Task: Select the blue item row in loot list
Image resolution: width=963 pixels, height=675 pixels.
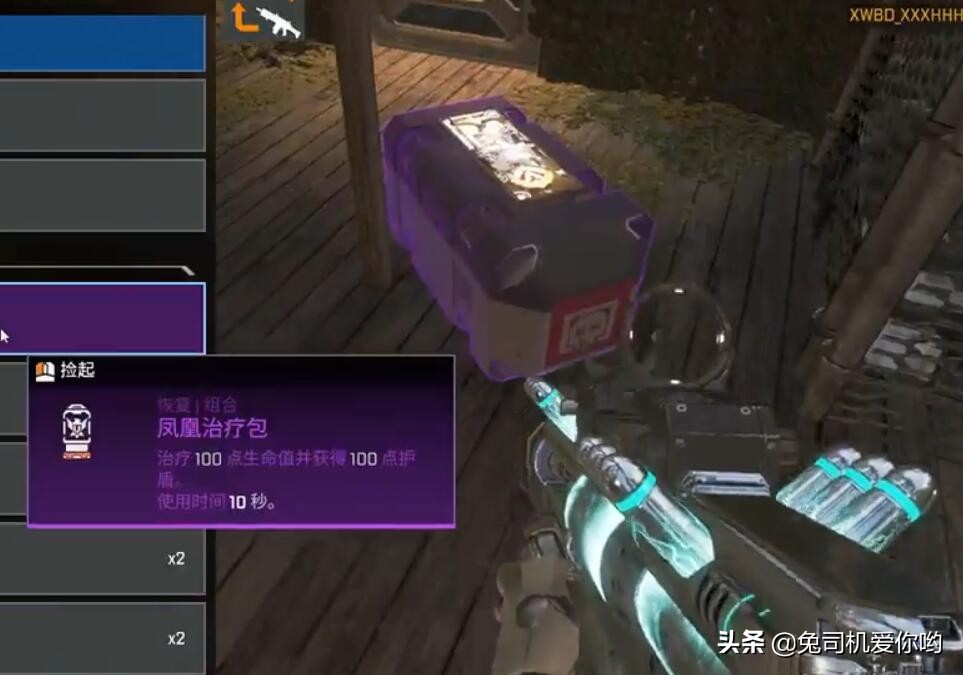Action: tap(100, 40)
